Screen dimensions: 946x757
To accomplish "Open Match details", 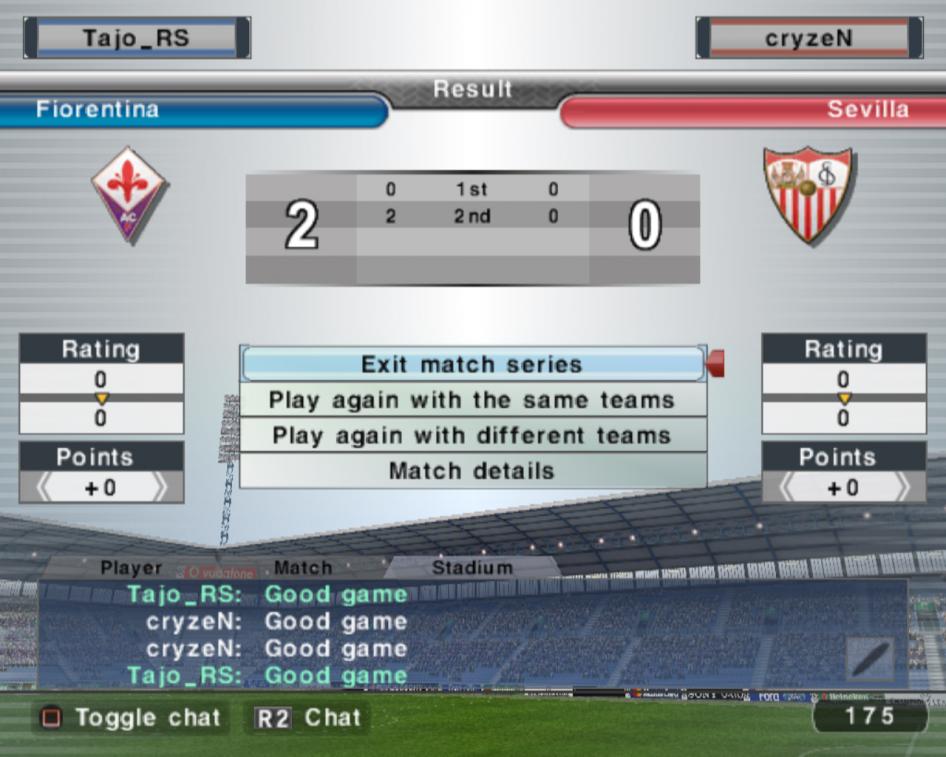I will click(x=472, y=471).
